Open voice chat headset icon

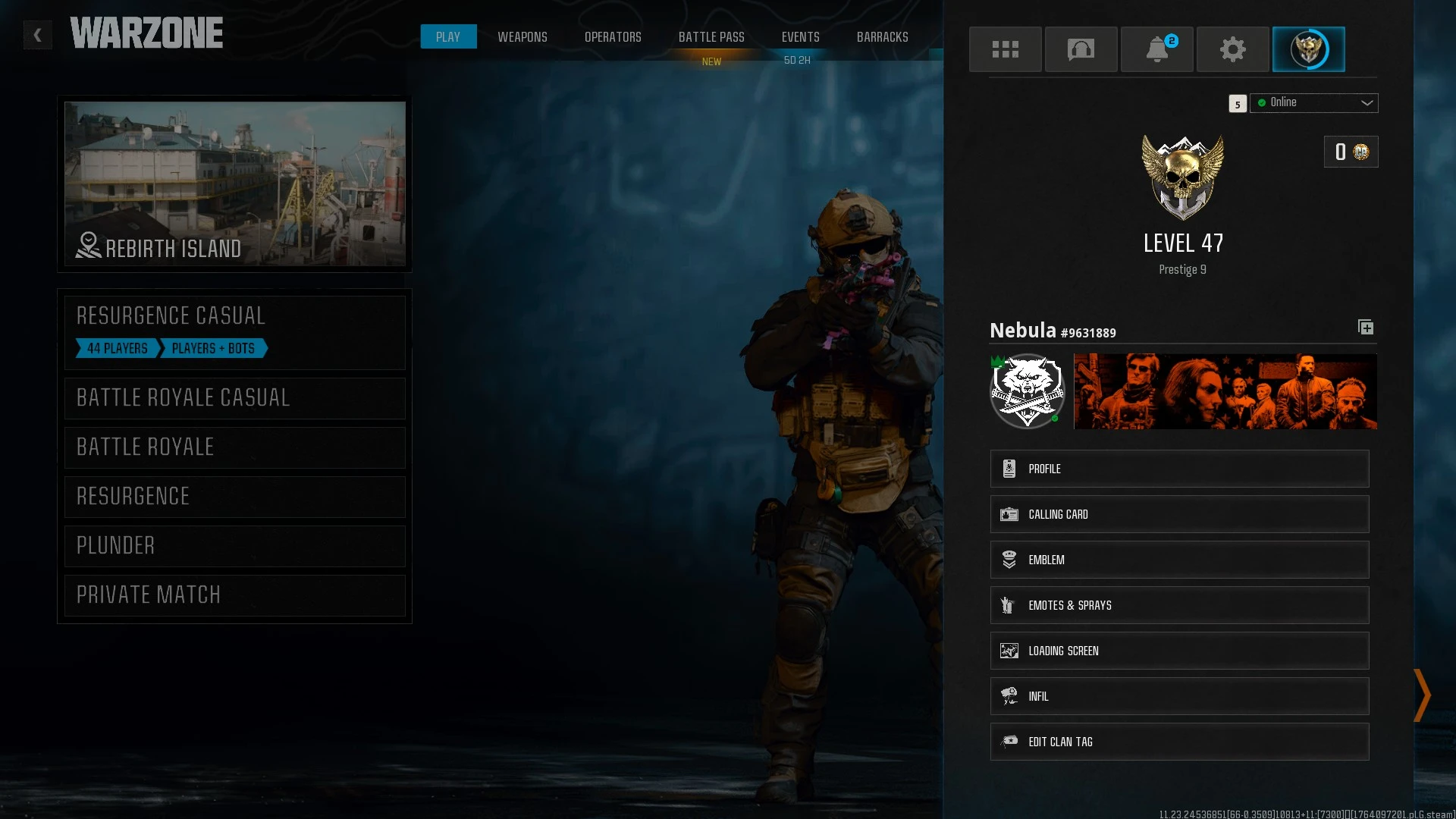pos(1081,49)
